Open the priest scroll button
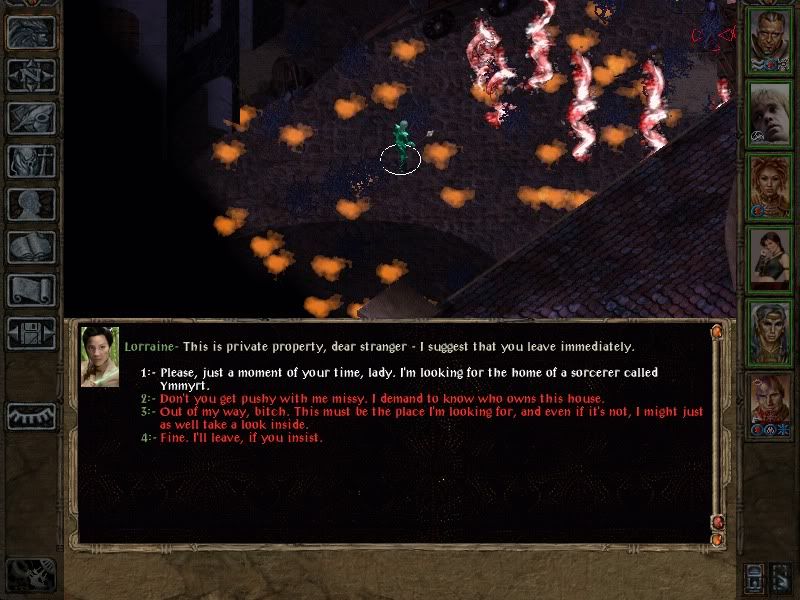The image size is (800, 600). [31, 290]
